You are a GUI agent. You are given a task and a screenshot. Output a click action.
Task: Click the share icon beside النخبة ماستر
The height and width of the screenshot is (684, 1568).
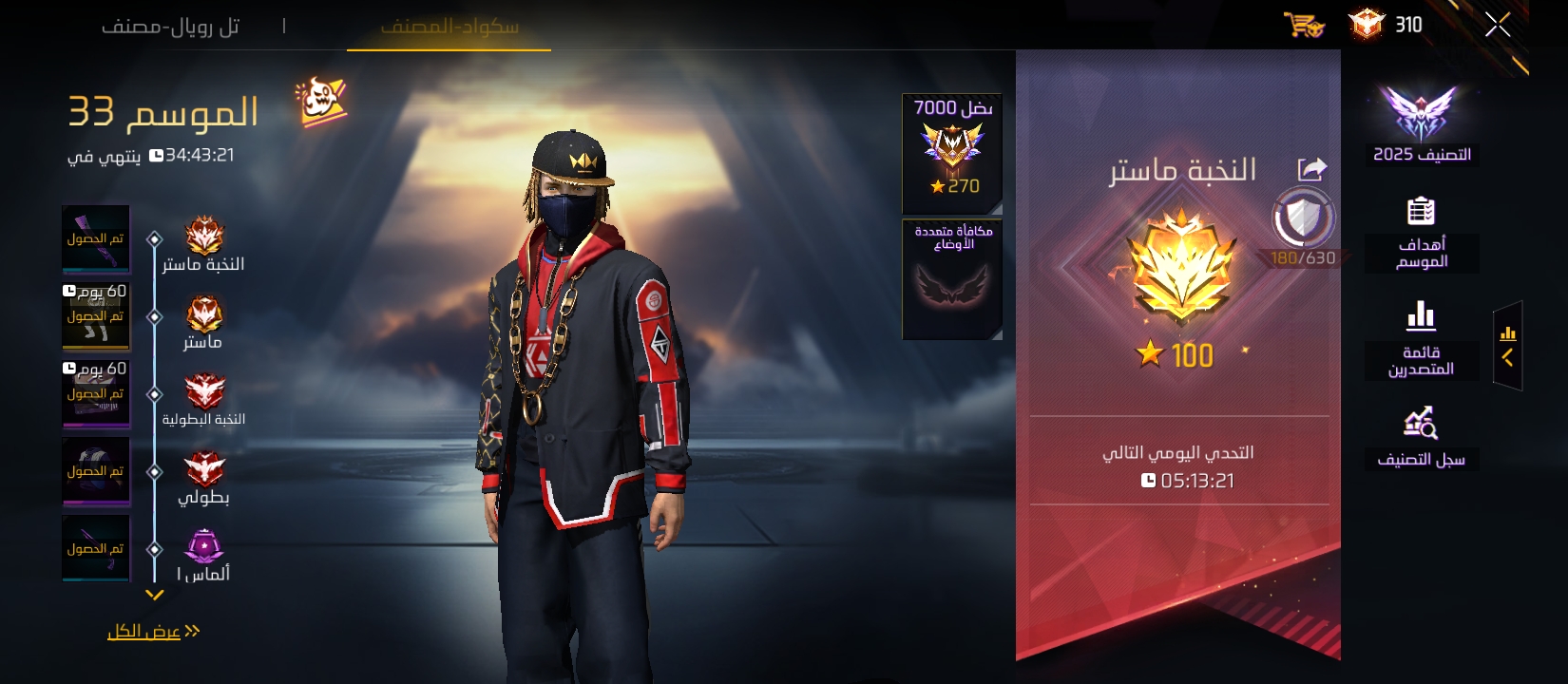pos(1310,169)
